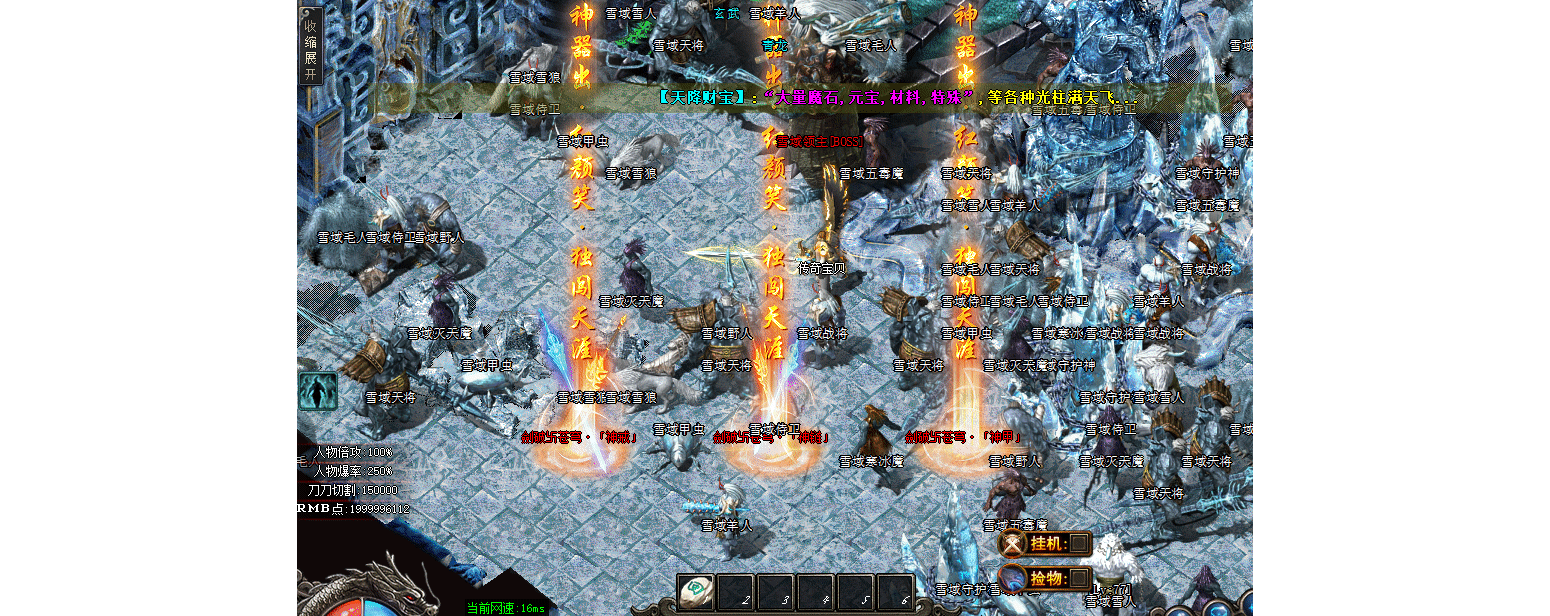
Task: Click the crossed swords 挂机 icon
Action: tap(1014, 544)
